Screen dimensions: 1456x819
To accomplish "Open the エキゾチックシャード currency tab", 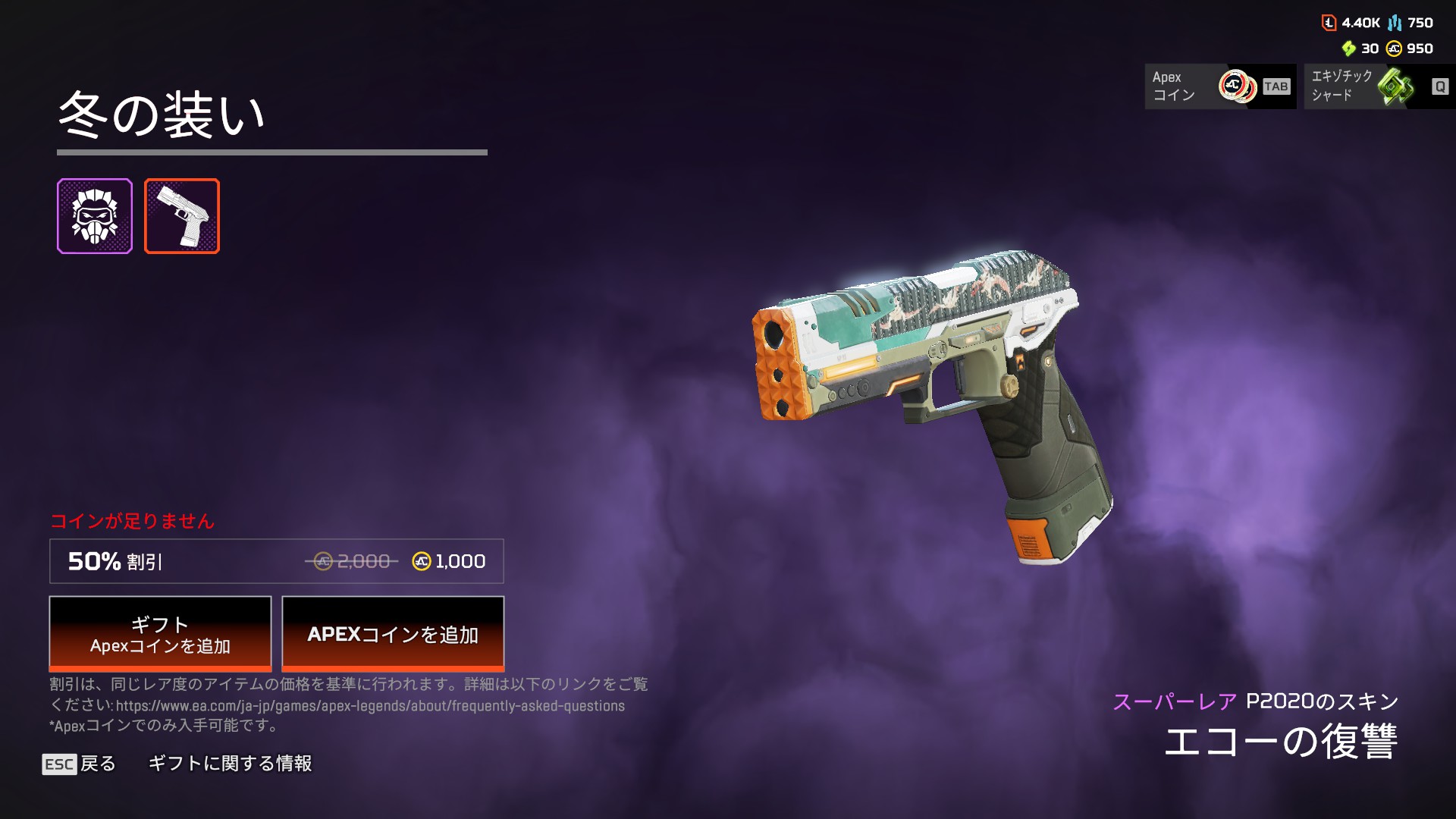I will click(1379, 86).
